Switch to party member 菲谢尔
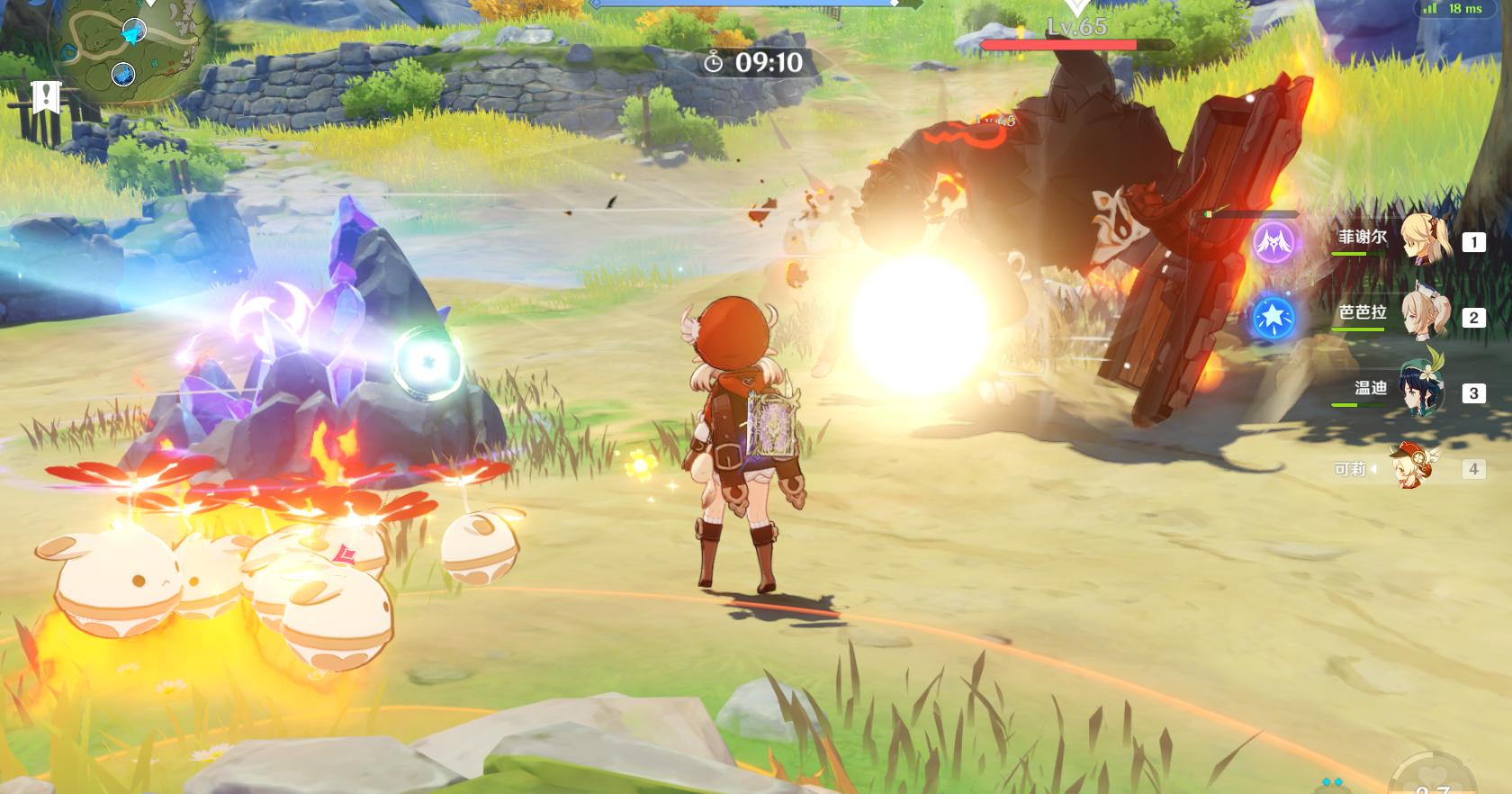This screenshot has width=1512, height=794. [1426, 240]
